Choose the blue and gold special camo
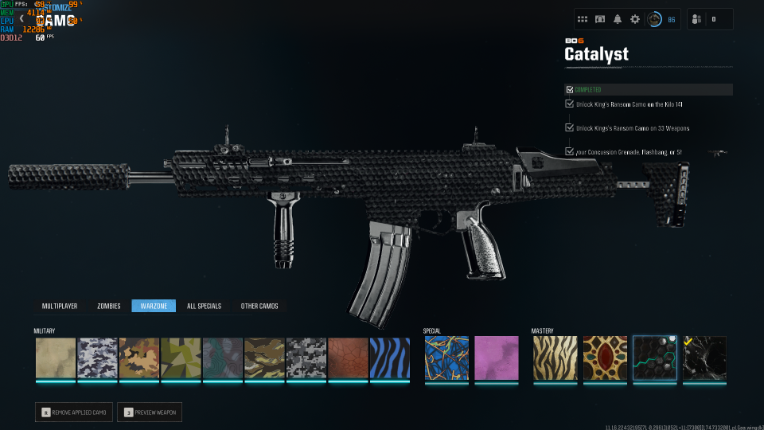This screenshot has width=764, height=430. (x=445, y=357)
